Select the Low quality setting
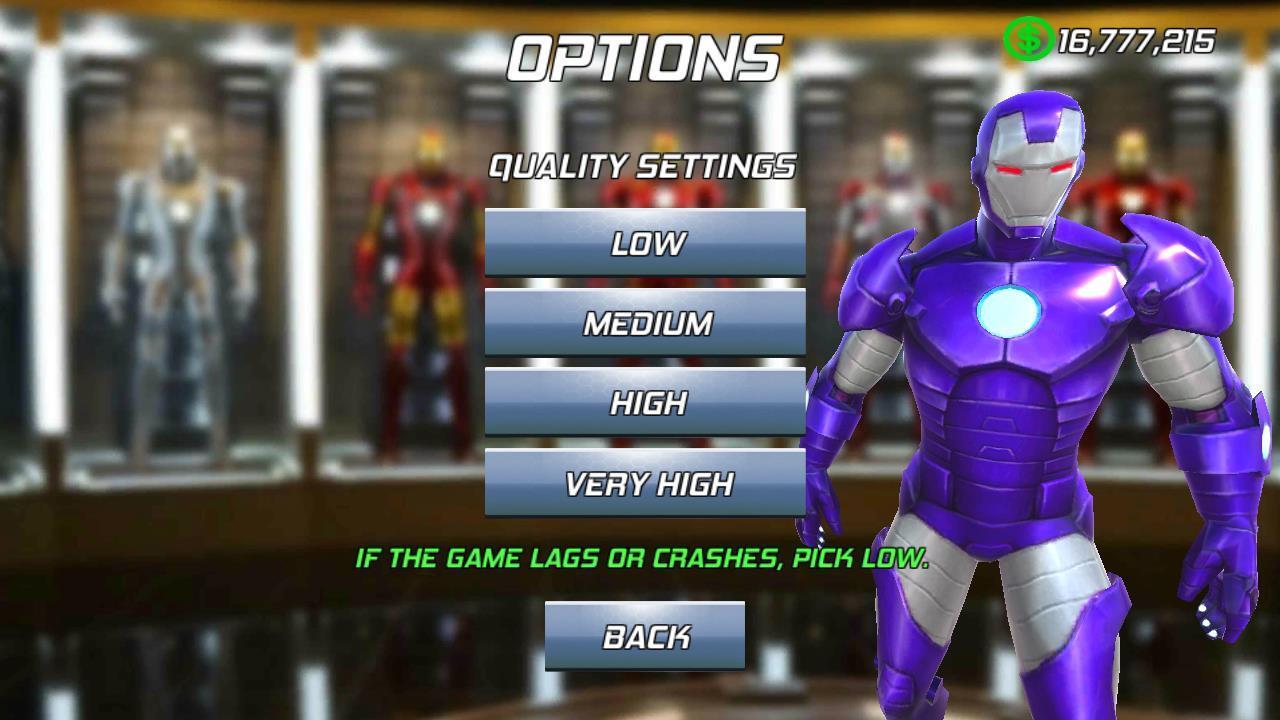This screenshot has height=720, width=1280. pyautogui.click(x=645, y=242)
